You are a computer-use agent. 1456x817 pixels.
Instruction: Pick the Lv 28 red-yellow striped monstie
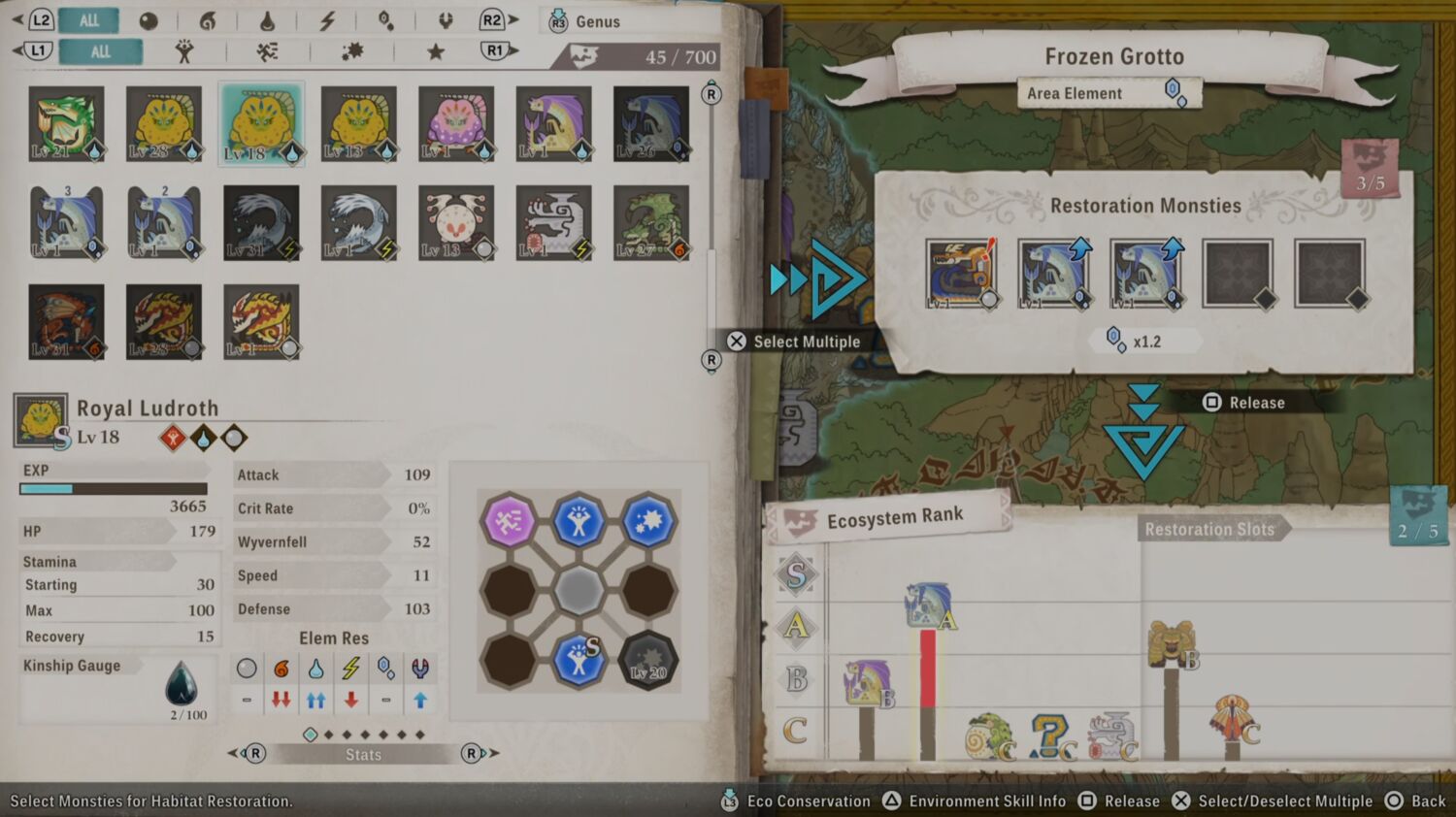click(x=164, y=322)
